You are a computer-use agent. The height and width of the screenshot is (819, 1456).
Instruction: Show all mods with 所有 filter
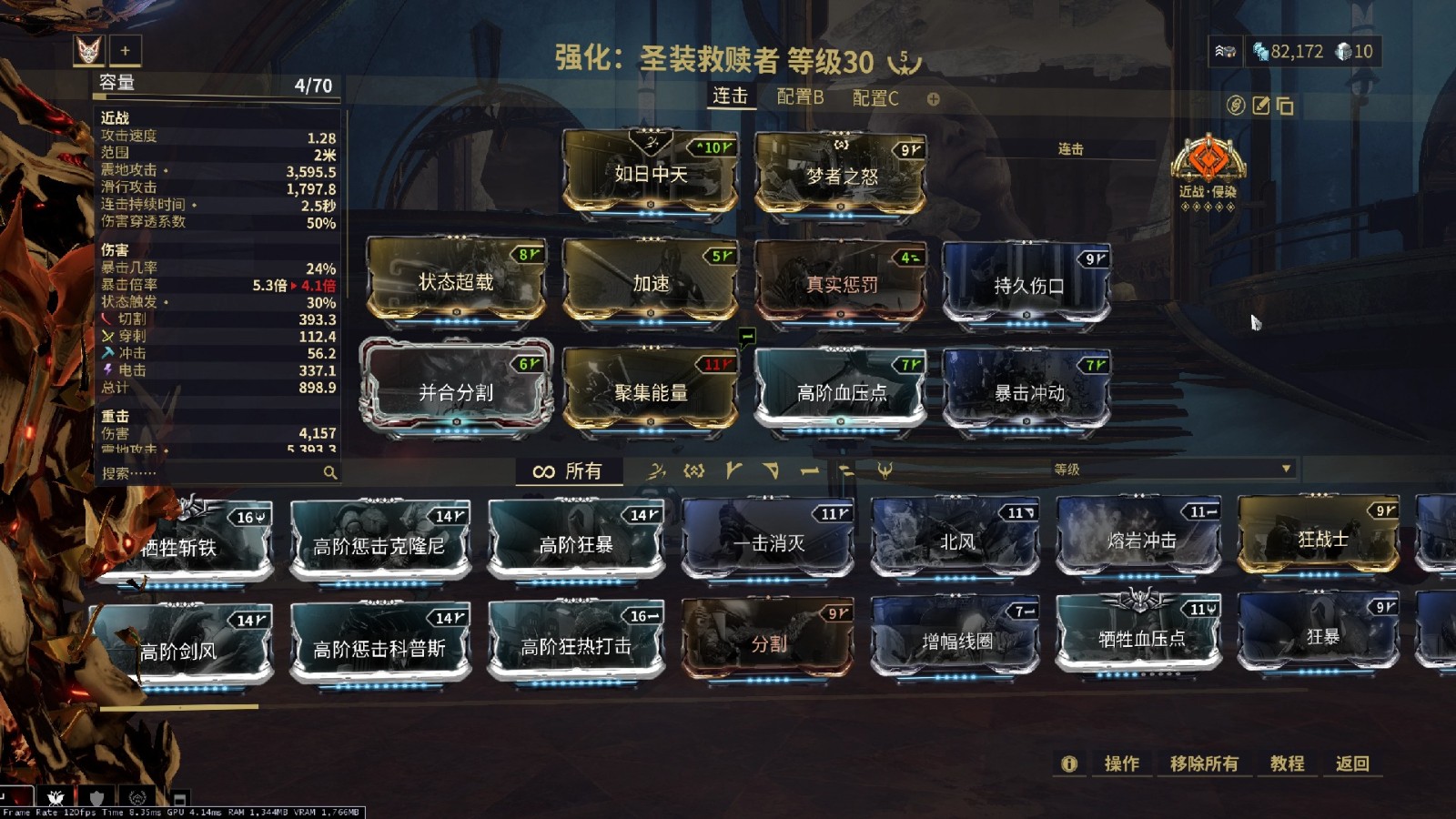(569, 470)
